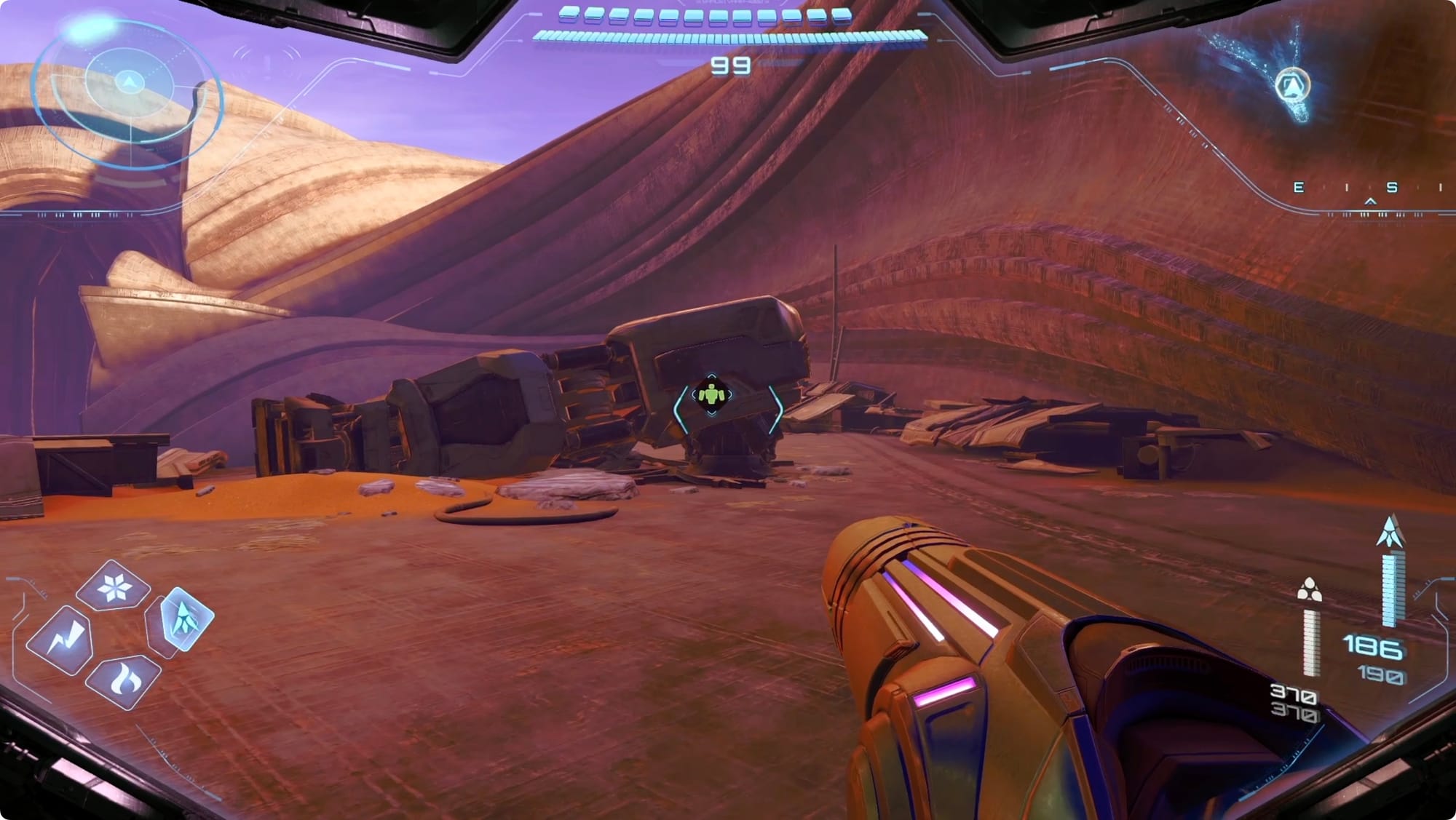The image size is (1456, 820).
Task: Click the white three-pod shot ammo icon
Action: (1309, 590)
